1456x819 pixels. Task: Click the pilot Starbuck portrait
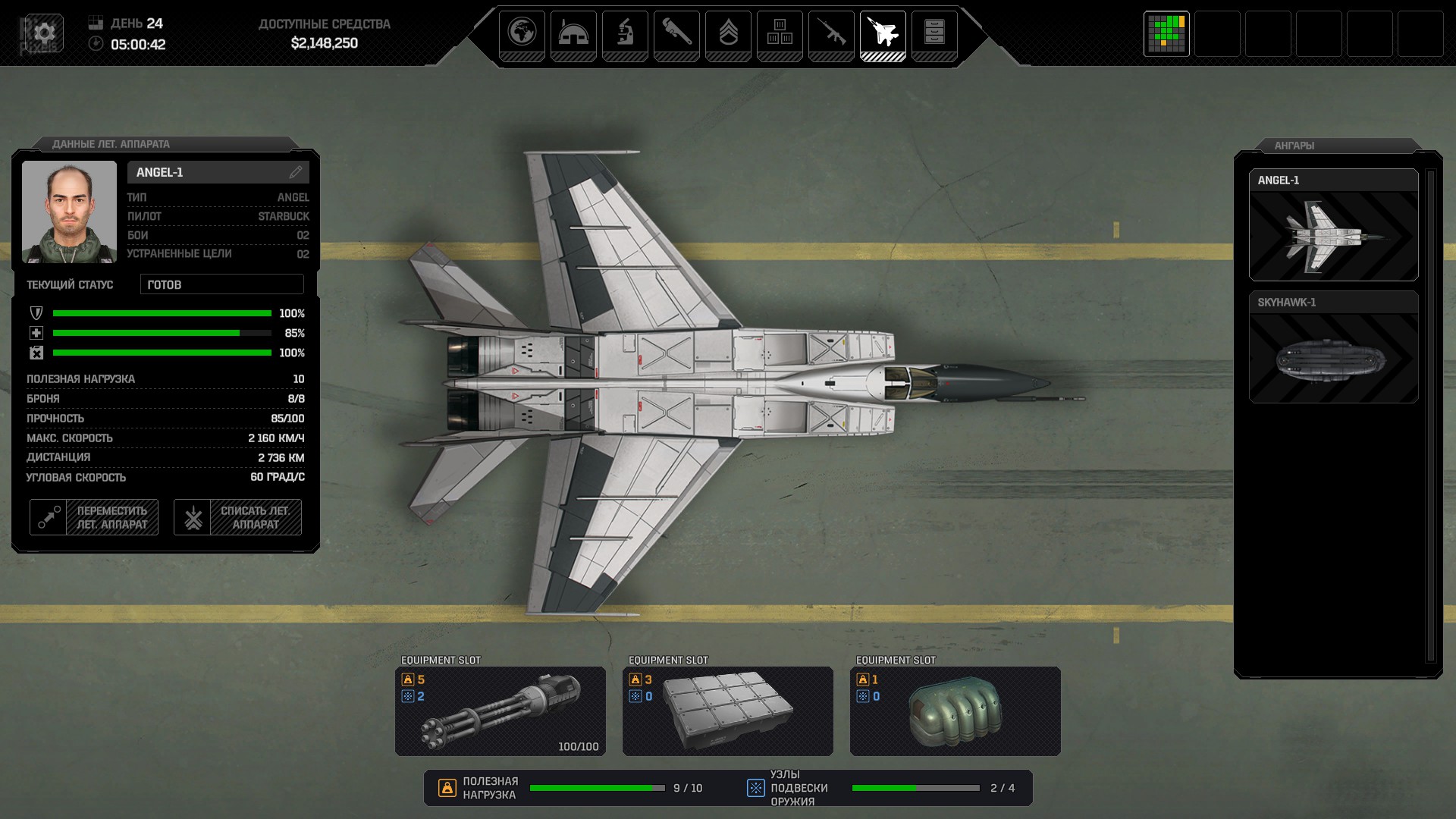(69, 212)
